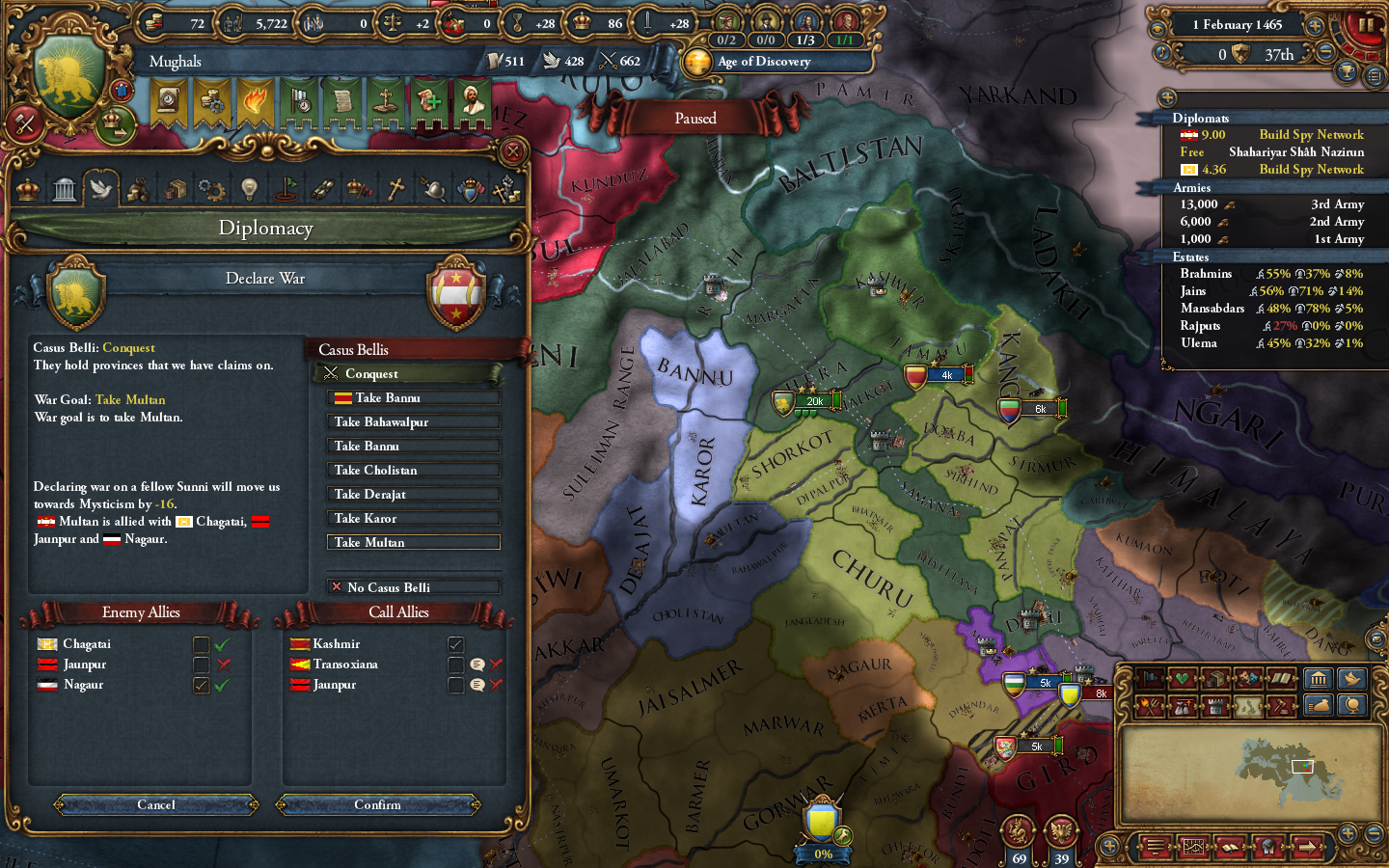1389x868 pixels.
Task: Open the Religion tab cross icon
Action: point(395,189)
